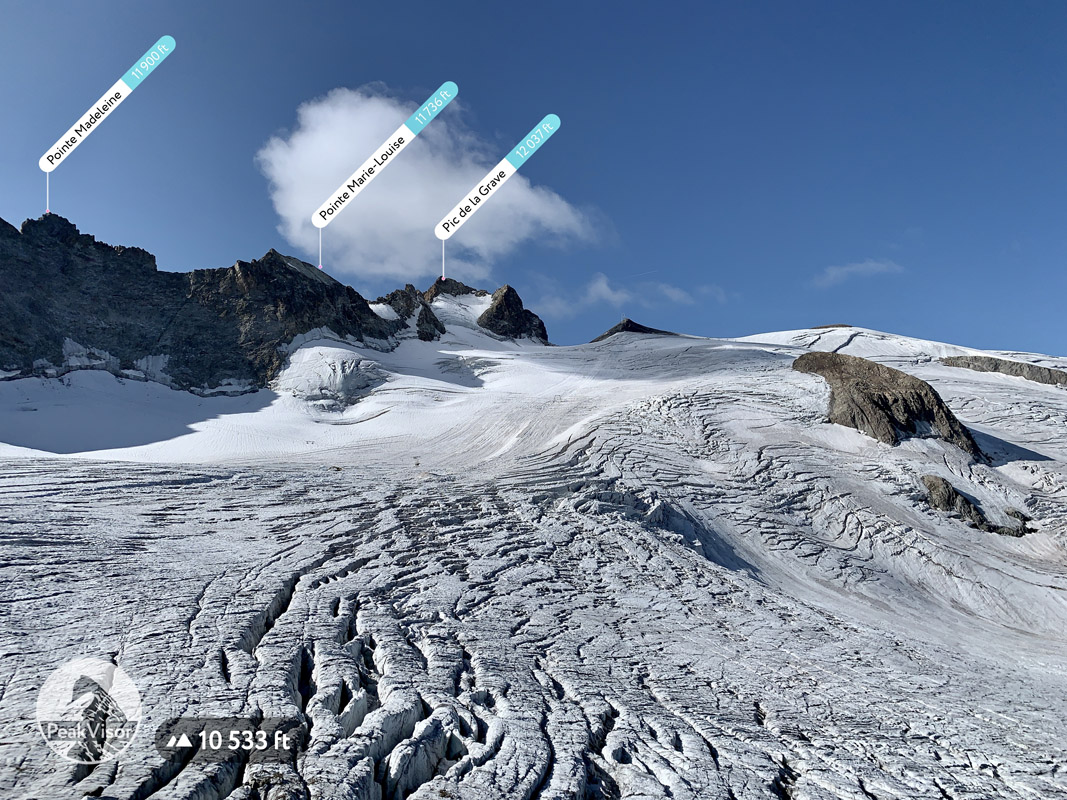Open the Pointe Marie-Louise peak label
The height and width of the screenshot is (800, 1067).
pos(384,154)
